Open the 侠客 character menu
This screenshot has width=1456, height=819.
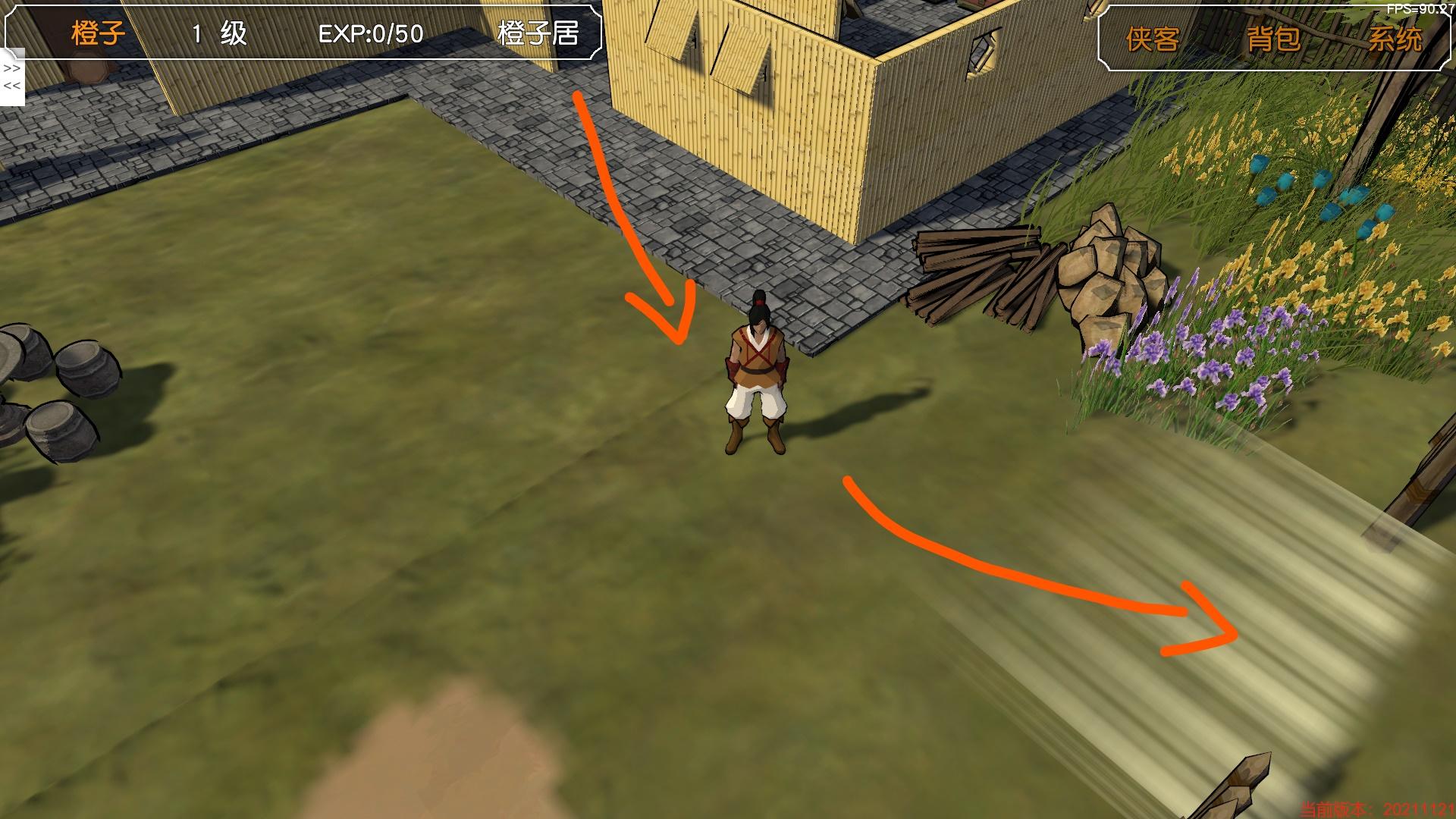click(x=1152, y=39)
